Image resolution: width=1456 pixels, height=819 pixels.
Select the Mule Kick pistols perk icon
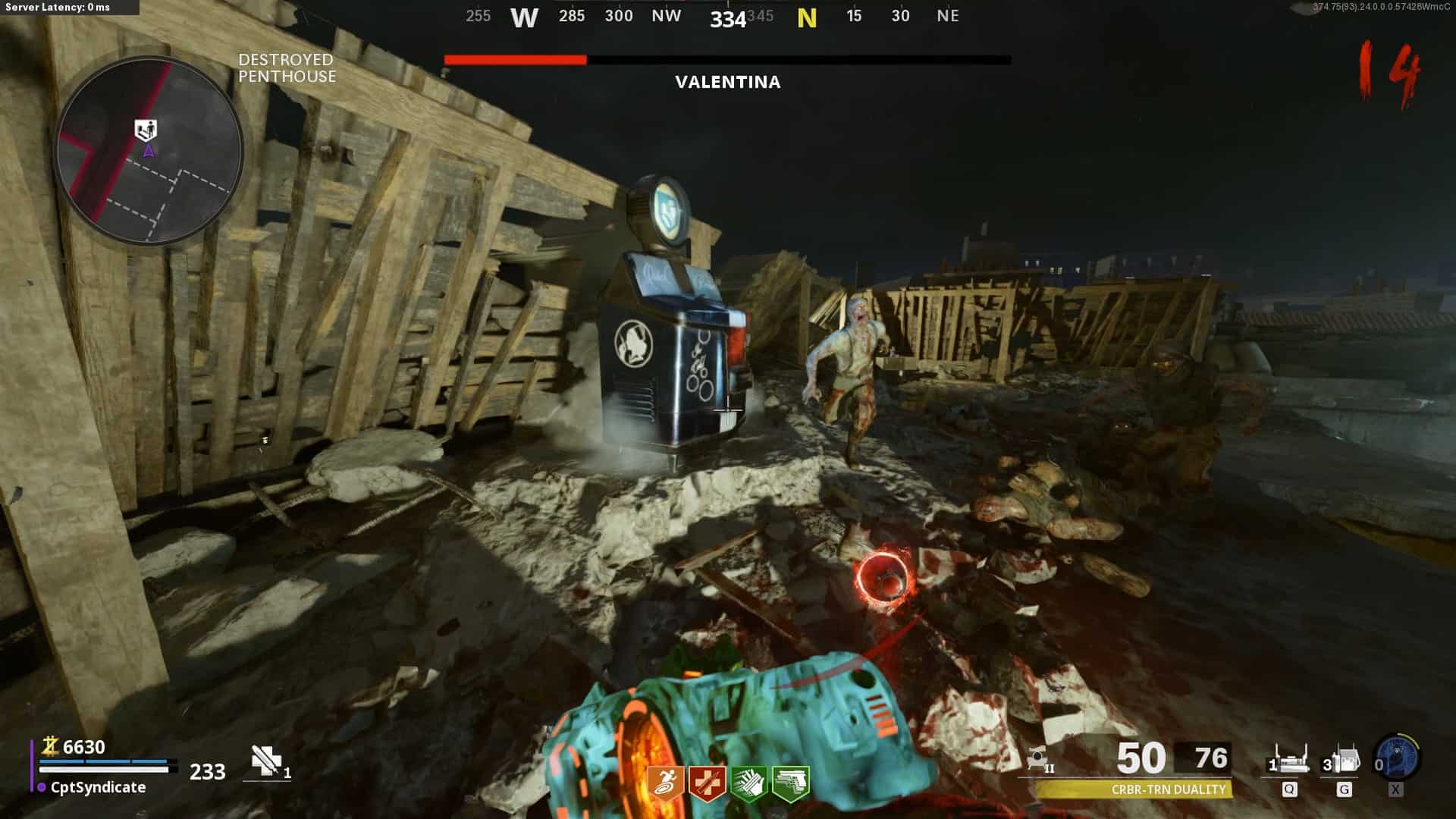point(790,783)
